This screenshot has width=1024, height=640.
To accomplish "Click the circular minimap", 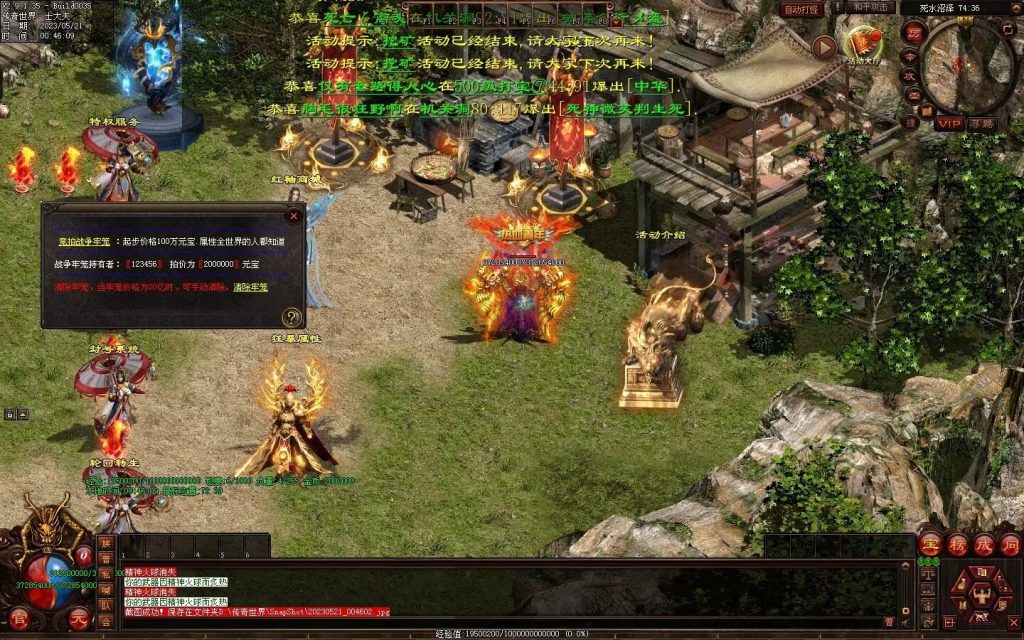I will 967,67.
